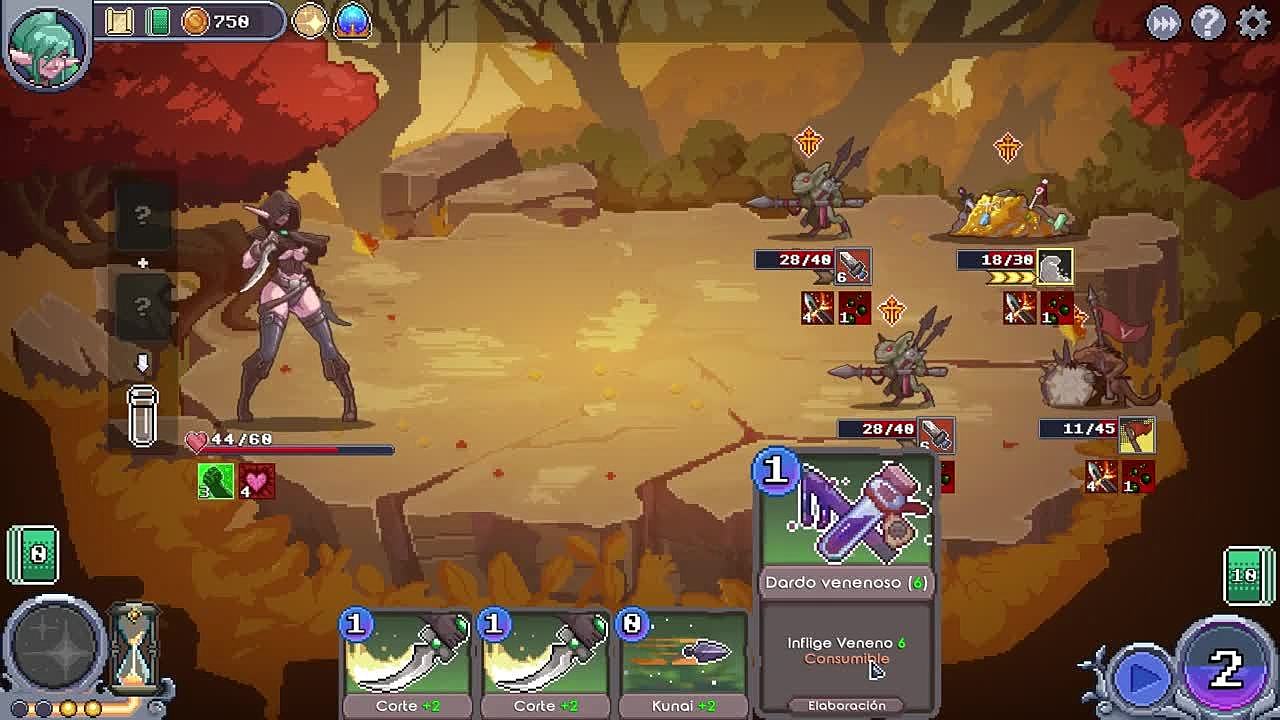View the draw pile showing 0
The width and height of the screenshot is (1280, 720).
point(34,553)
